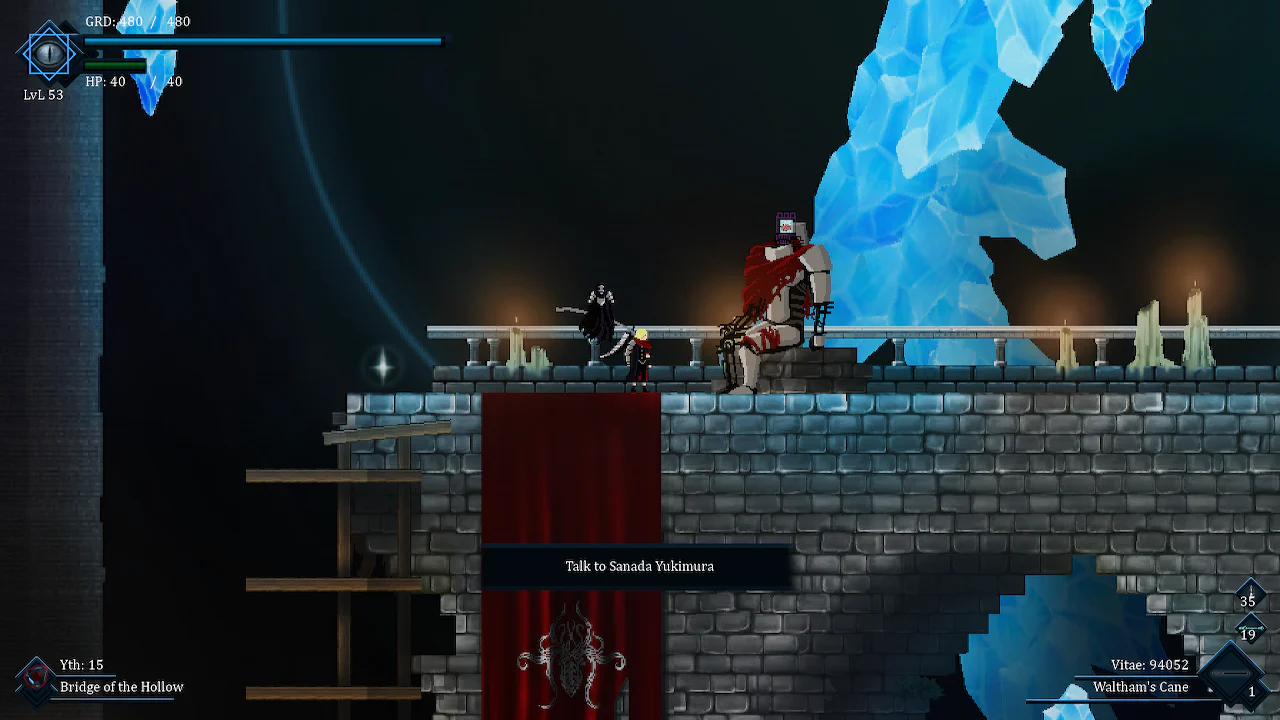Toggle the Vitae counter display
This screenshot has height=720, width=1280.
(x=1149, y=664)
